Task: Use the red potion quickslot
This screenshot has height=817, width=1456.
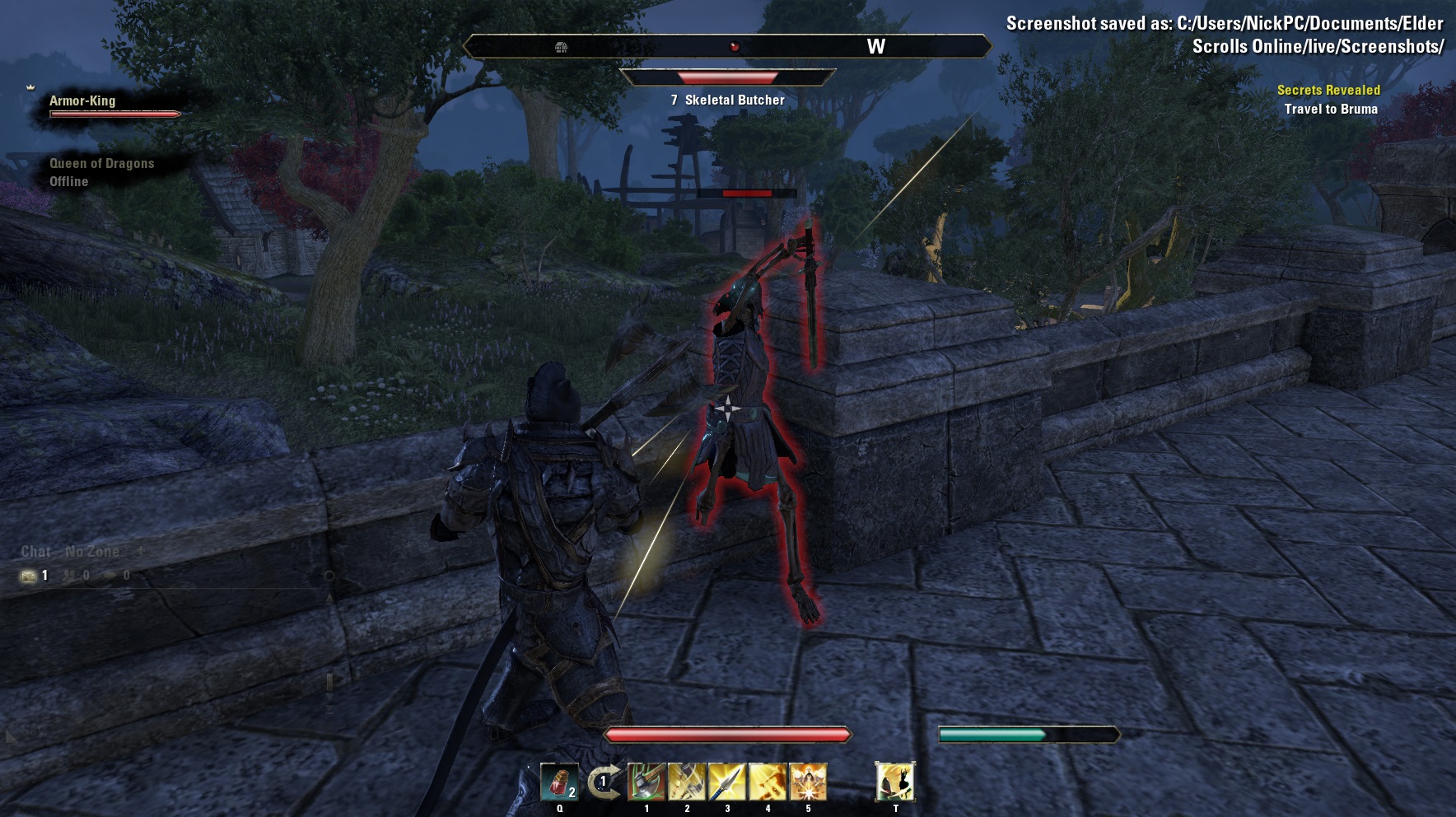Action: coord(559,782)
